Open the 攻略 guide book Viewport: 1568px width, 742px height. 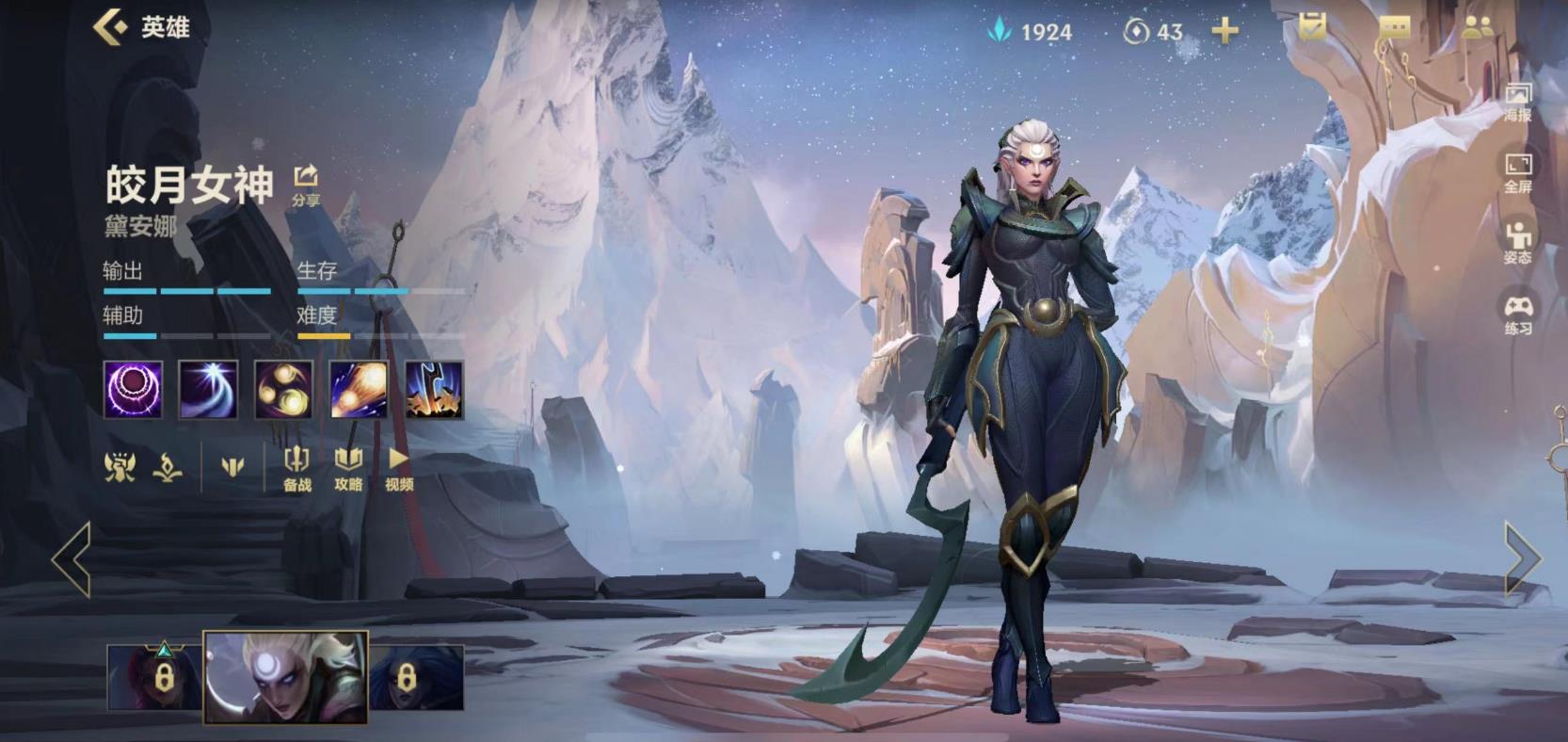coord(348,467)
